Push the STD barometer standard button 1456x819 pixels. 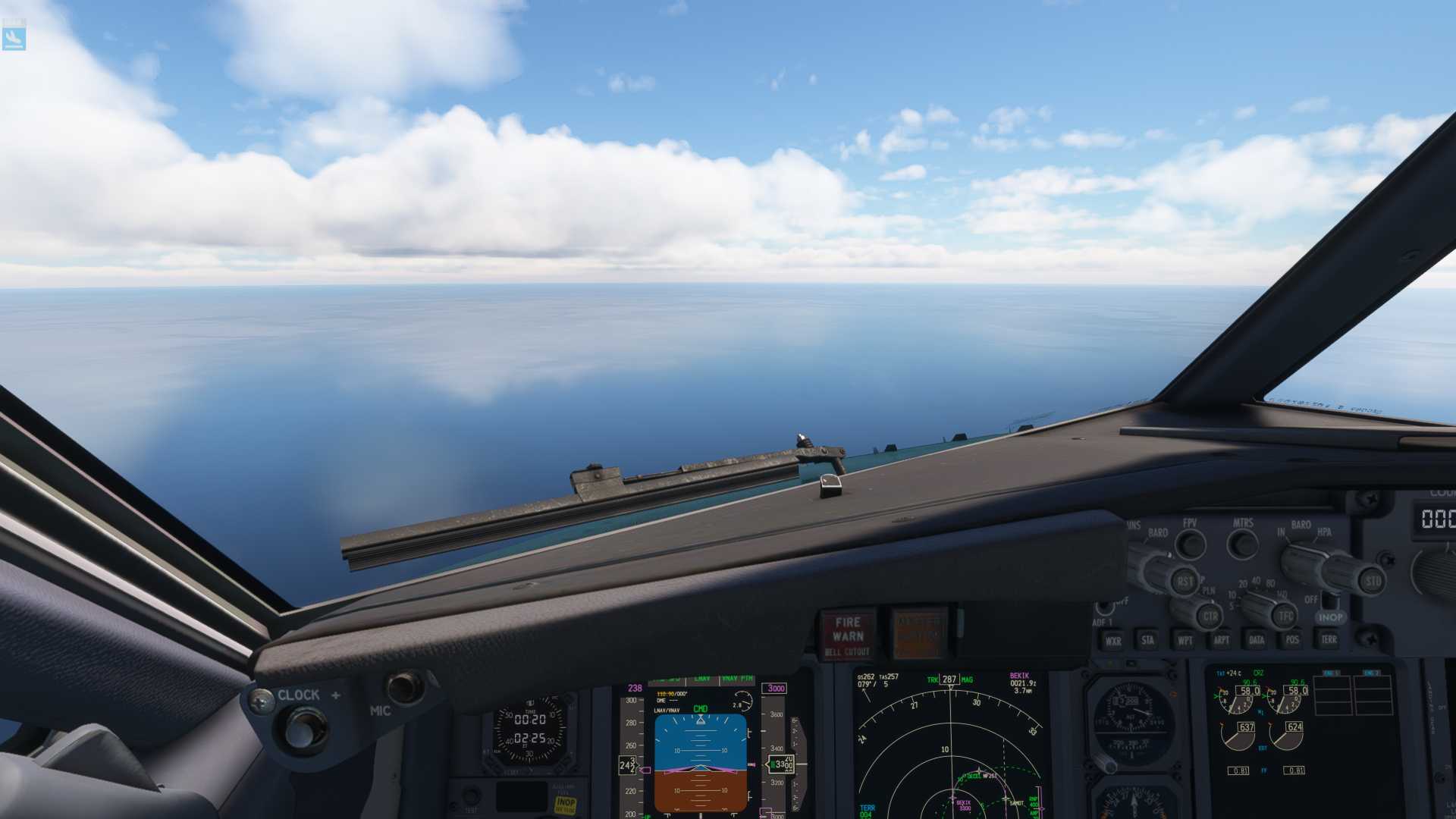click(1372, 582)
